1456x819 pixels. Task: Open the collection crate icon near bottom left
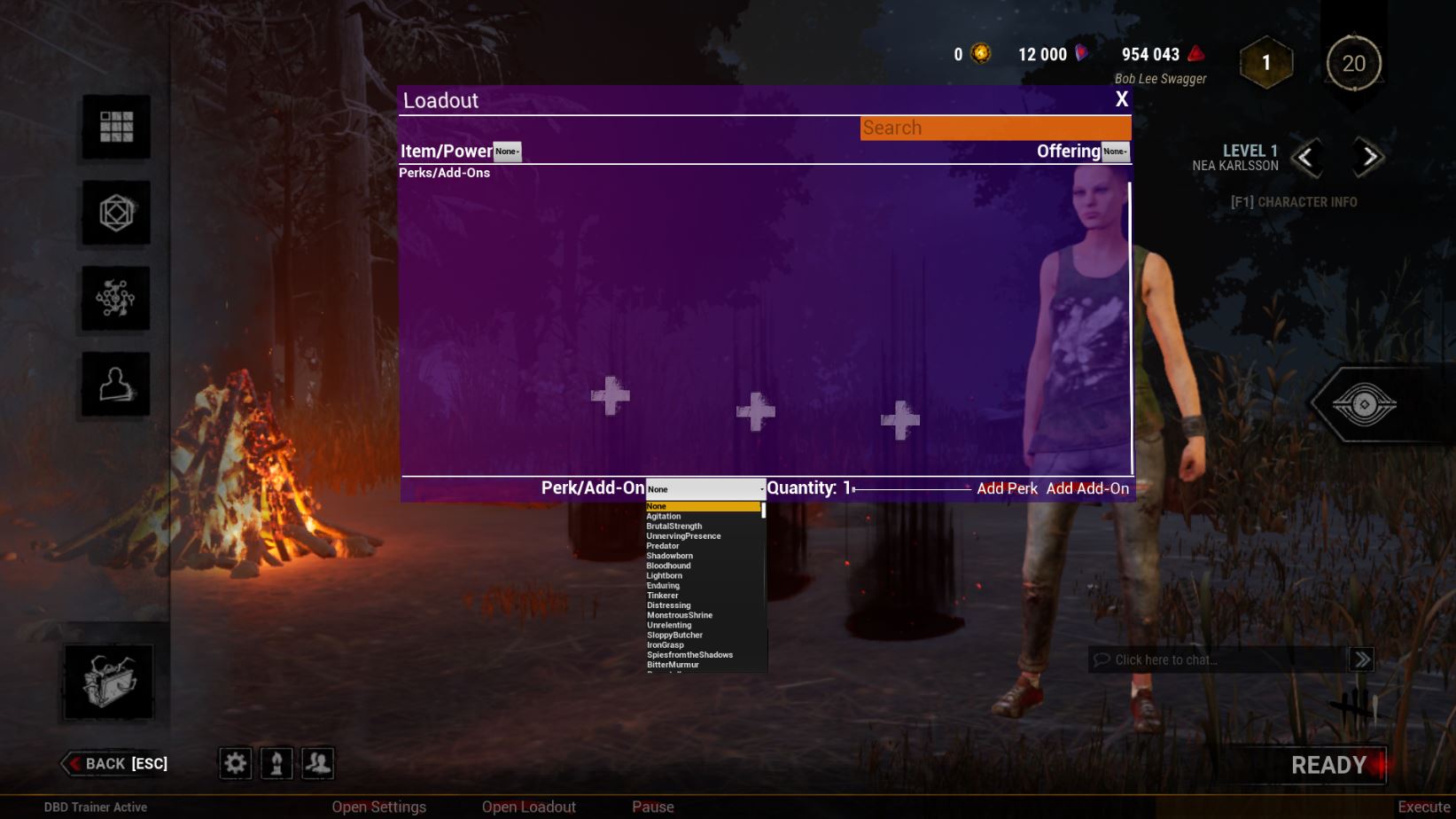pos(108,681)
